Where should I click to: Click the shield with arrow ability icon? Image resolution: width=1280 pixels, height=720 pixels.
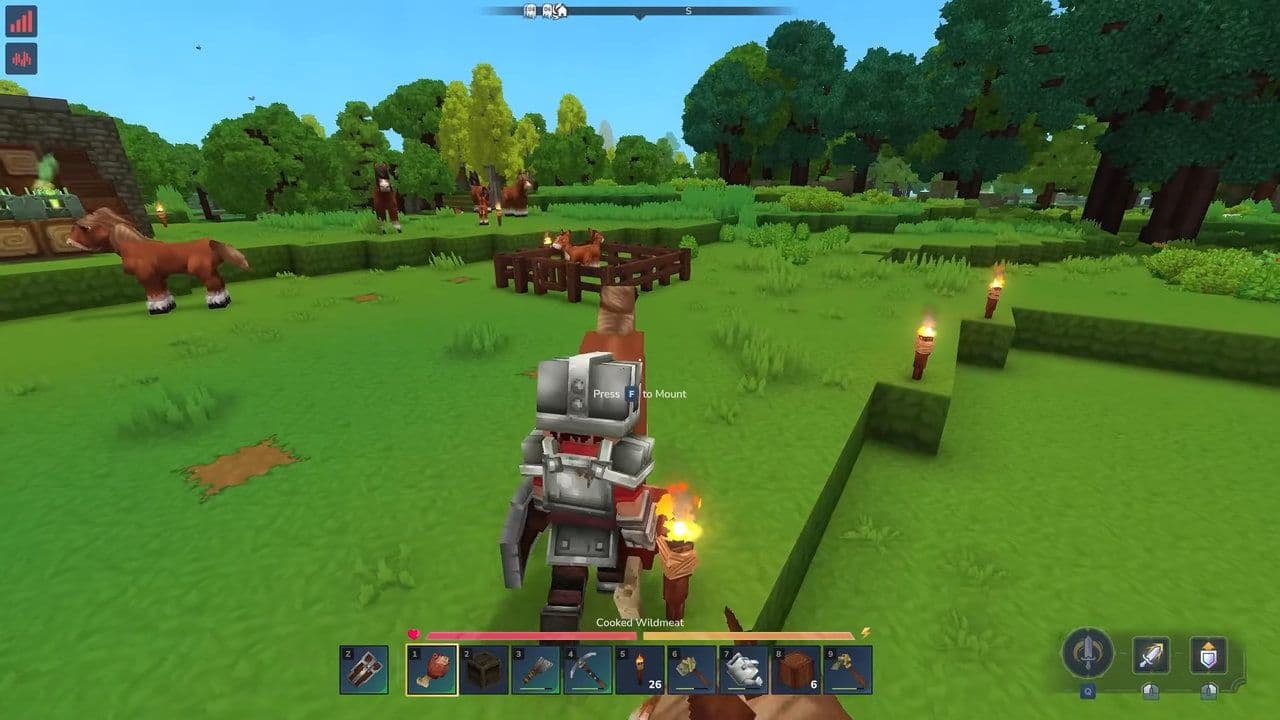point(1208,656)
